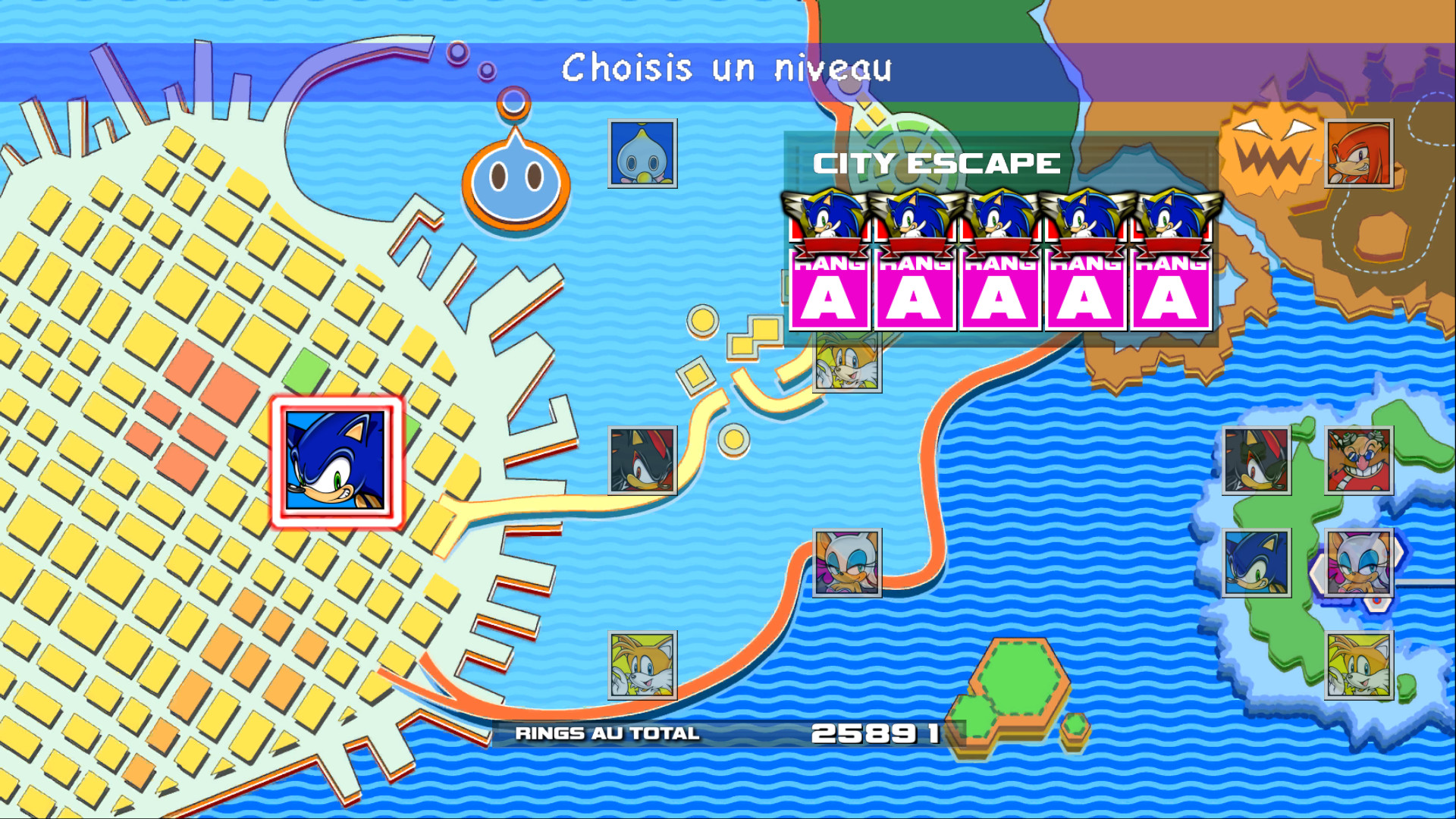This screenshot has width=1456, height=819.
Task: Click the 'Choisis un niveau' header text
Action: pos(726,71)
